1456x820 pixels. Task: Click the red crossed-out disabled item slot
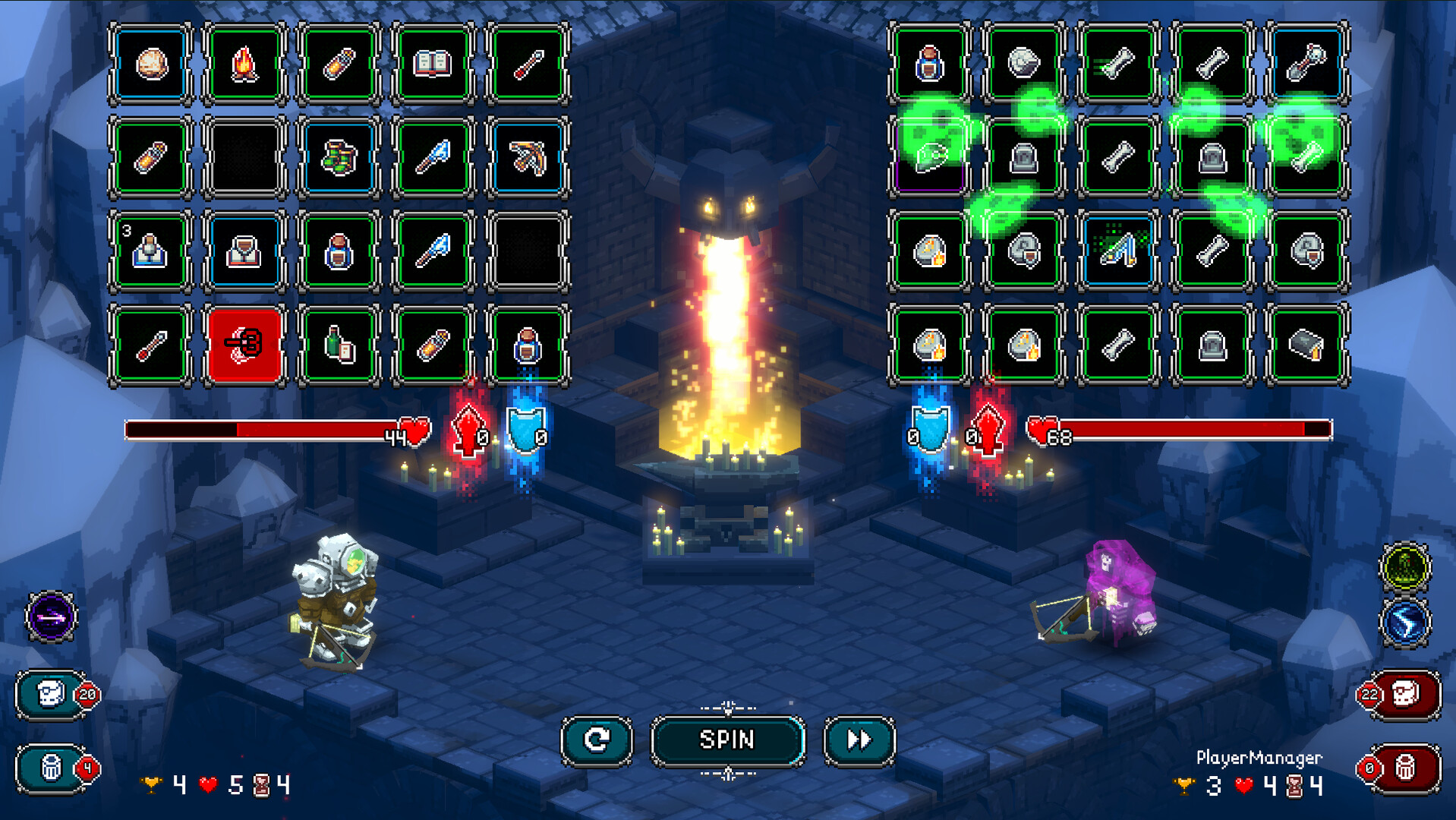coord(245,345)
